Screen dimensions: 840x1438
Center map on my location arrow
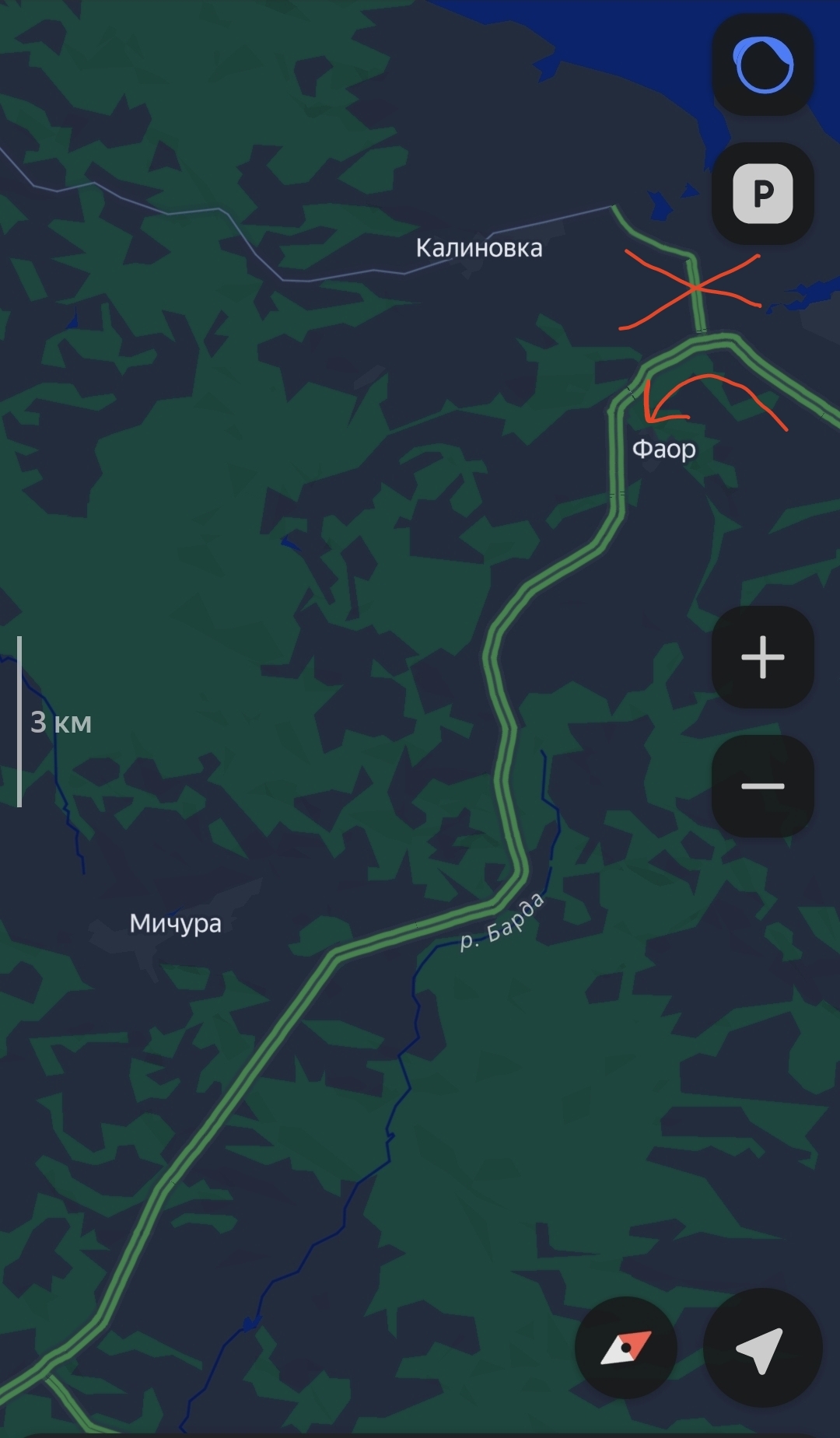point(761,1348)
